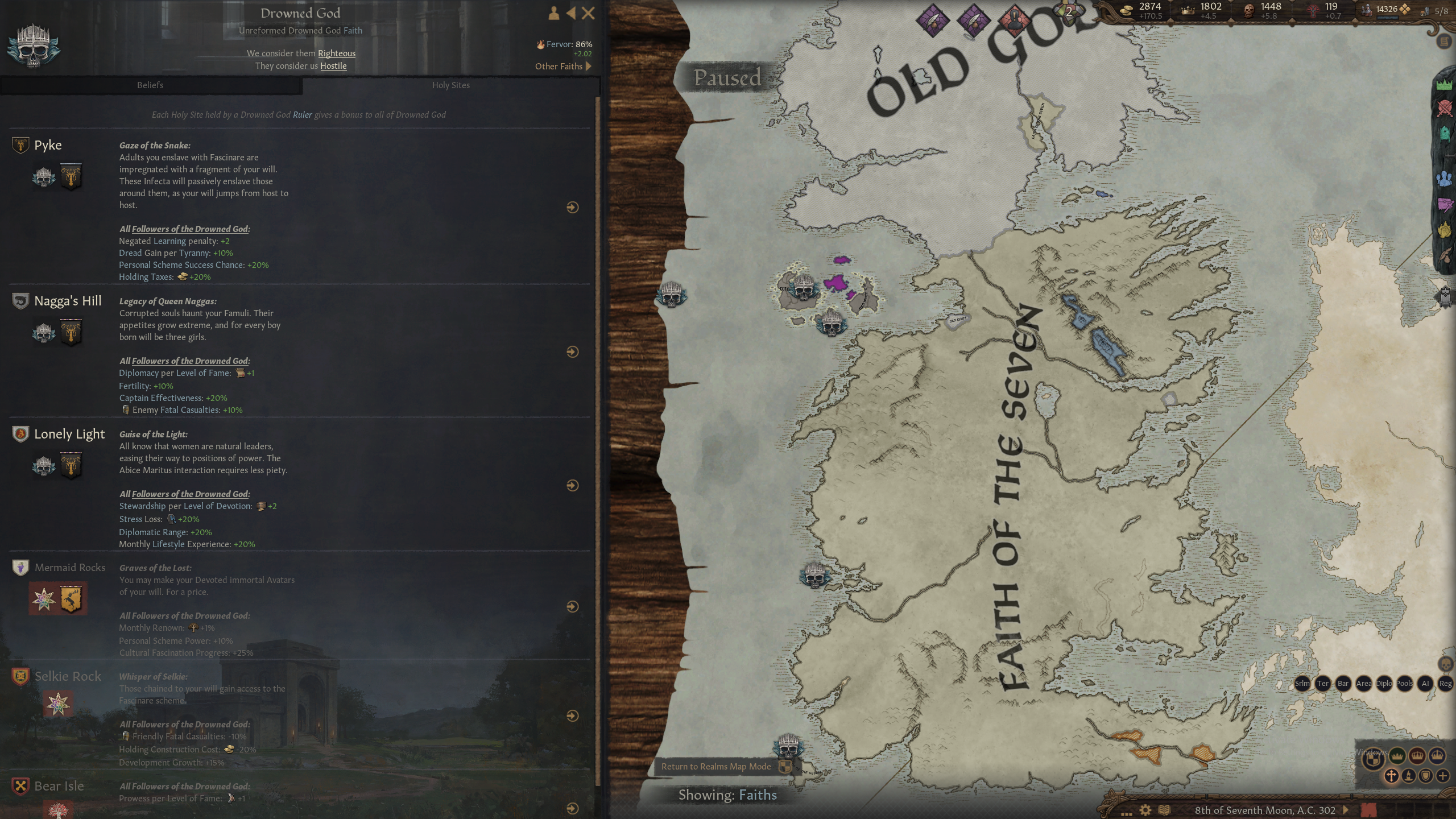The image size is (1456, 819).
Task: Open the military panel with crossed swords icon
Action: [x=1445, y=108]
